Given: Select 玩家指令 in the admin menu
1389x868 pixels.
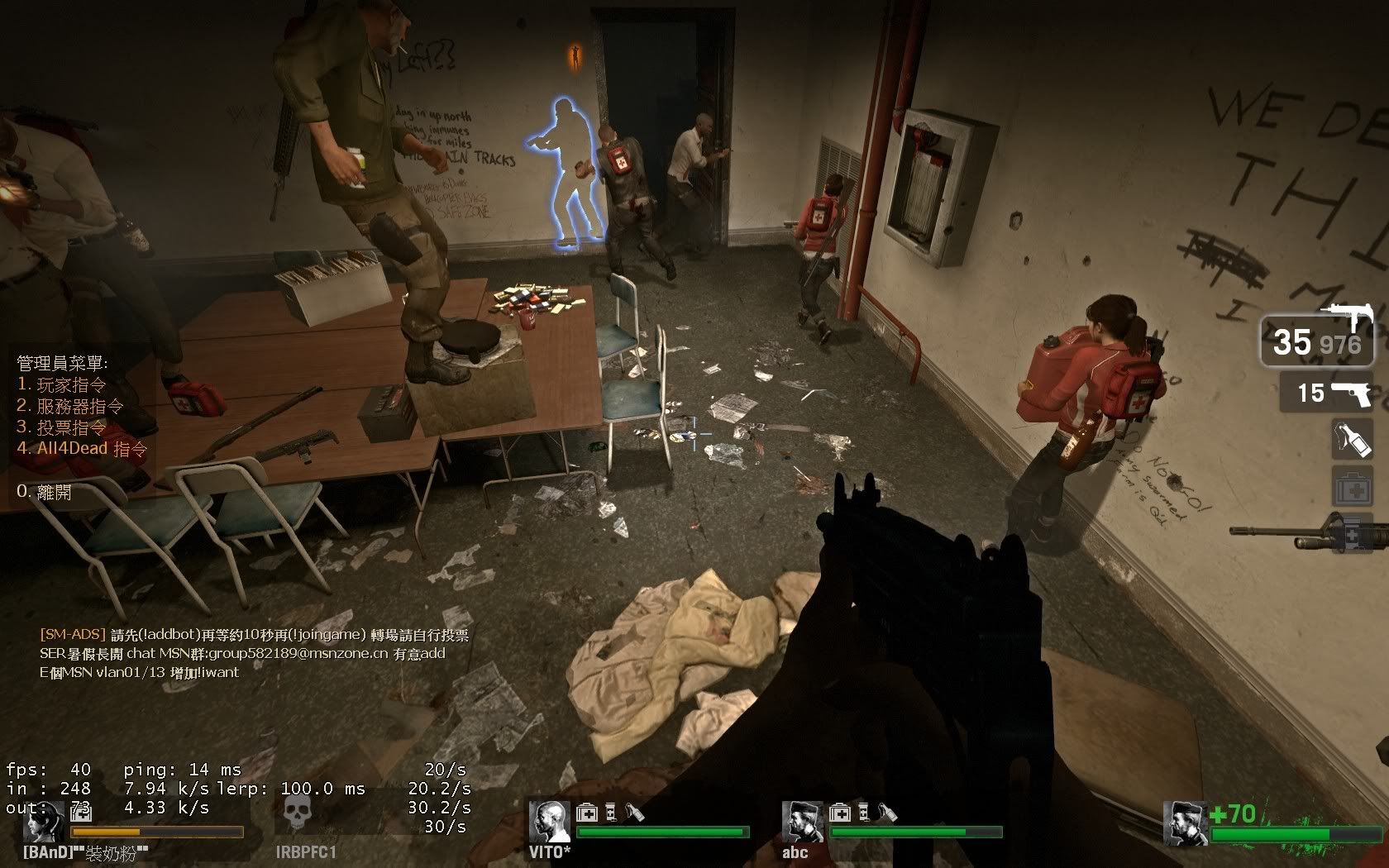Looking at the screenshot, I should coord(71,384).
